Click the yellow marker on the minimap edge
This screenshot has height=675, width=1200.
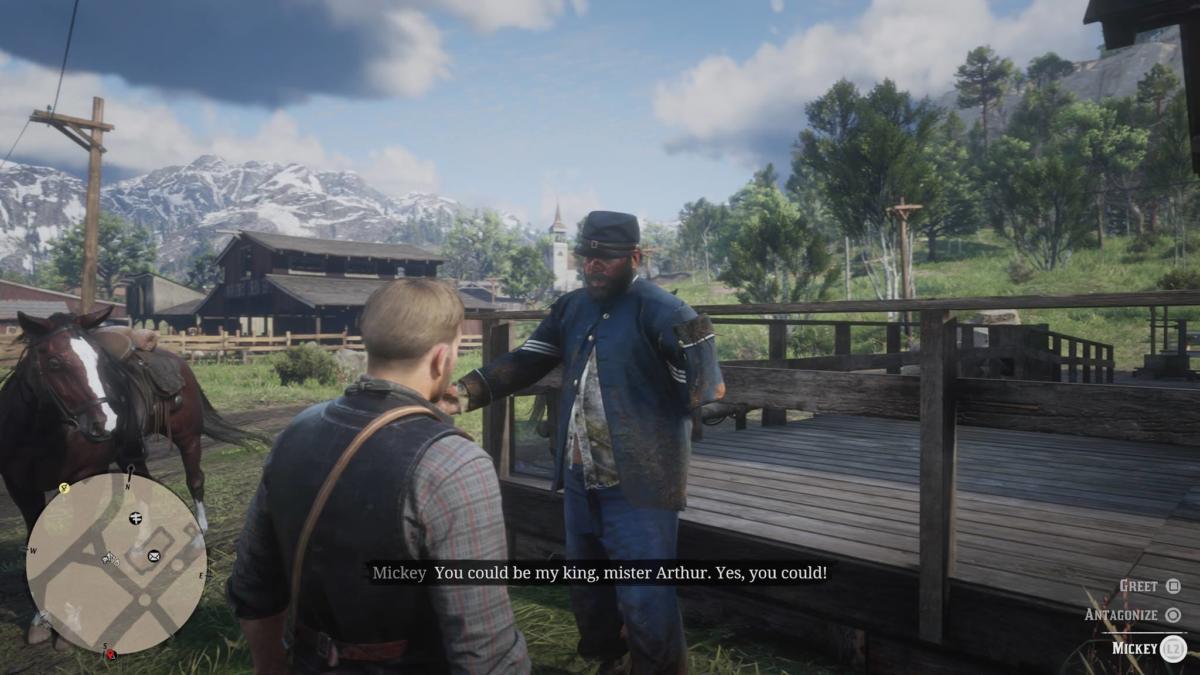[x=64, y=489]
